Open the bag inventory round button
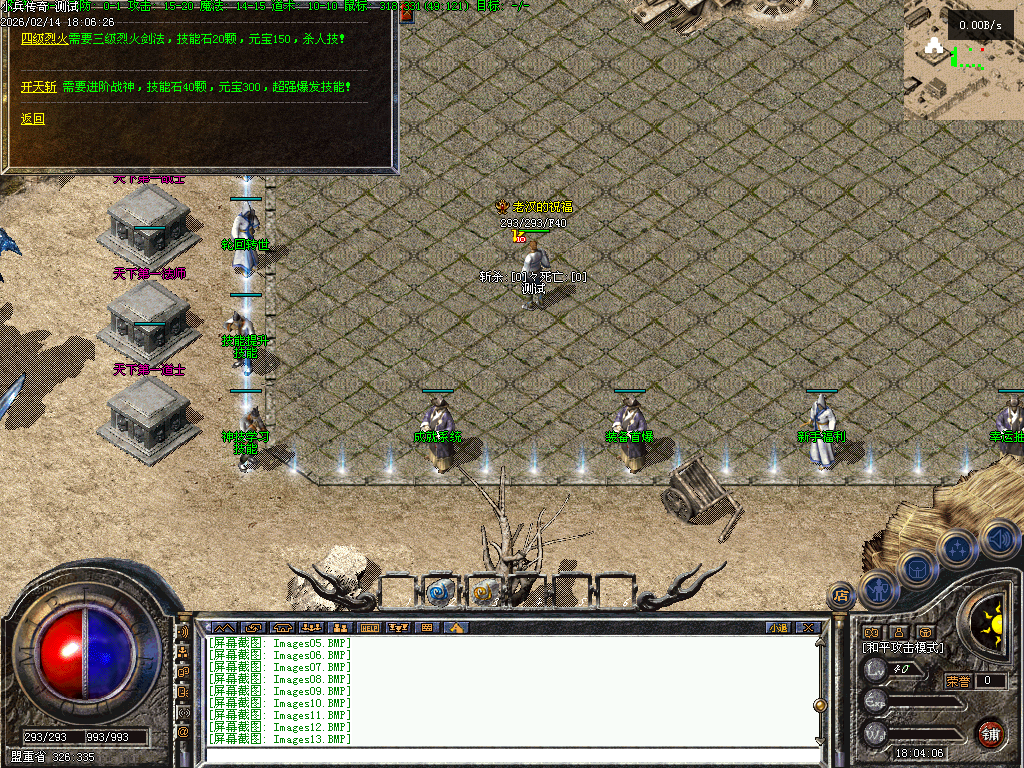1024x768 pixels. [917, 568]
